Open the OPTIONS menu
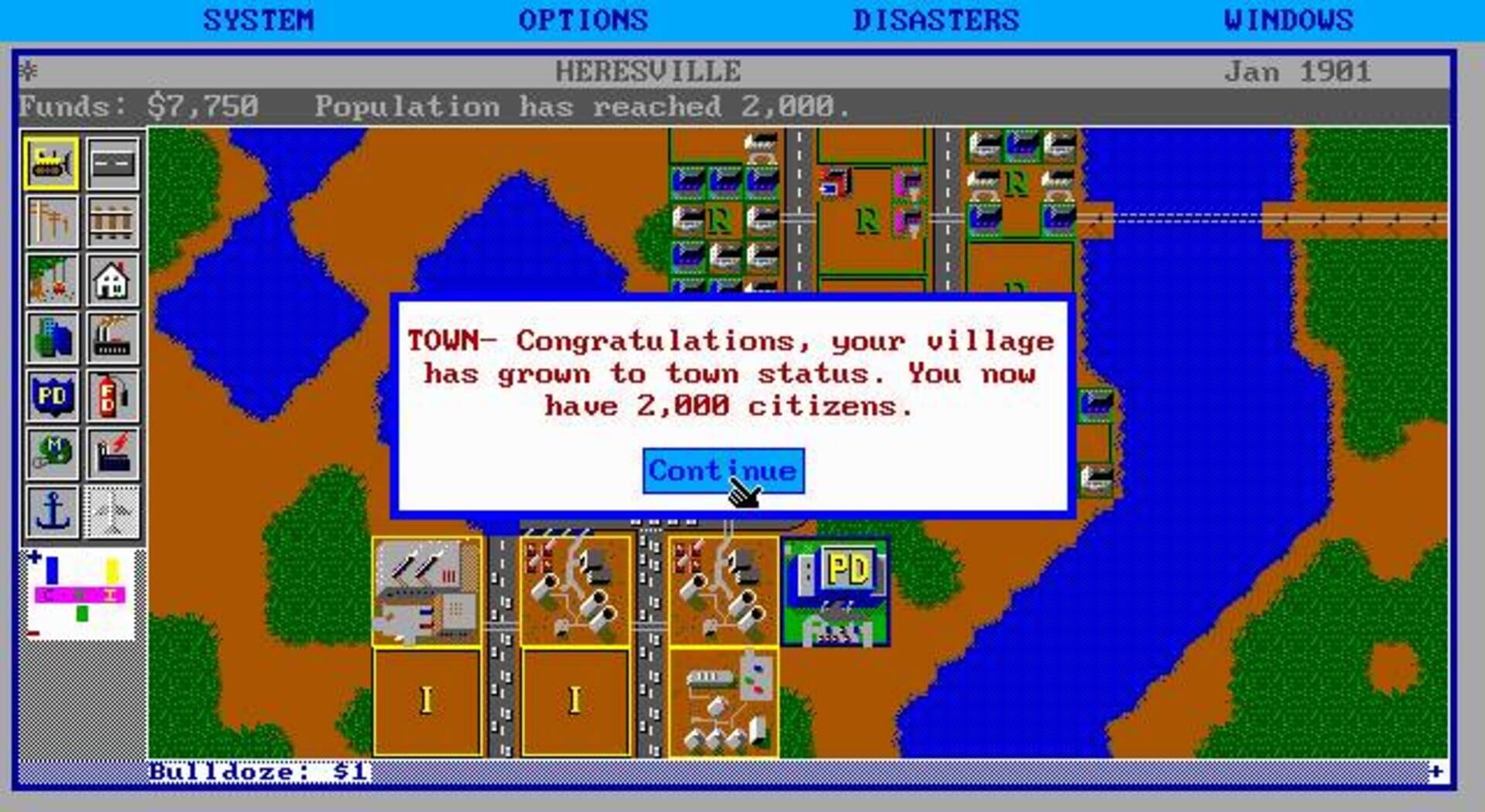This screenshot has width=1485, height=812. [584, 19]
